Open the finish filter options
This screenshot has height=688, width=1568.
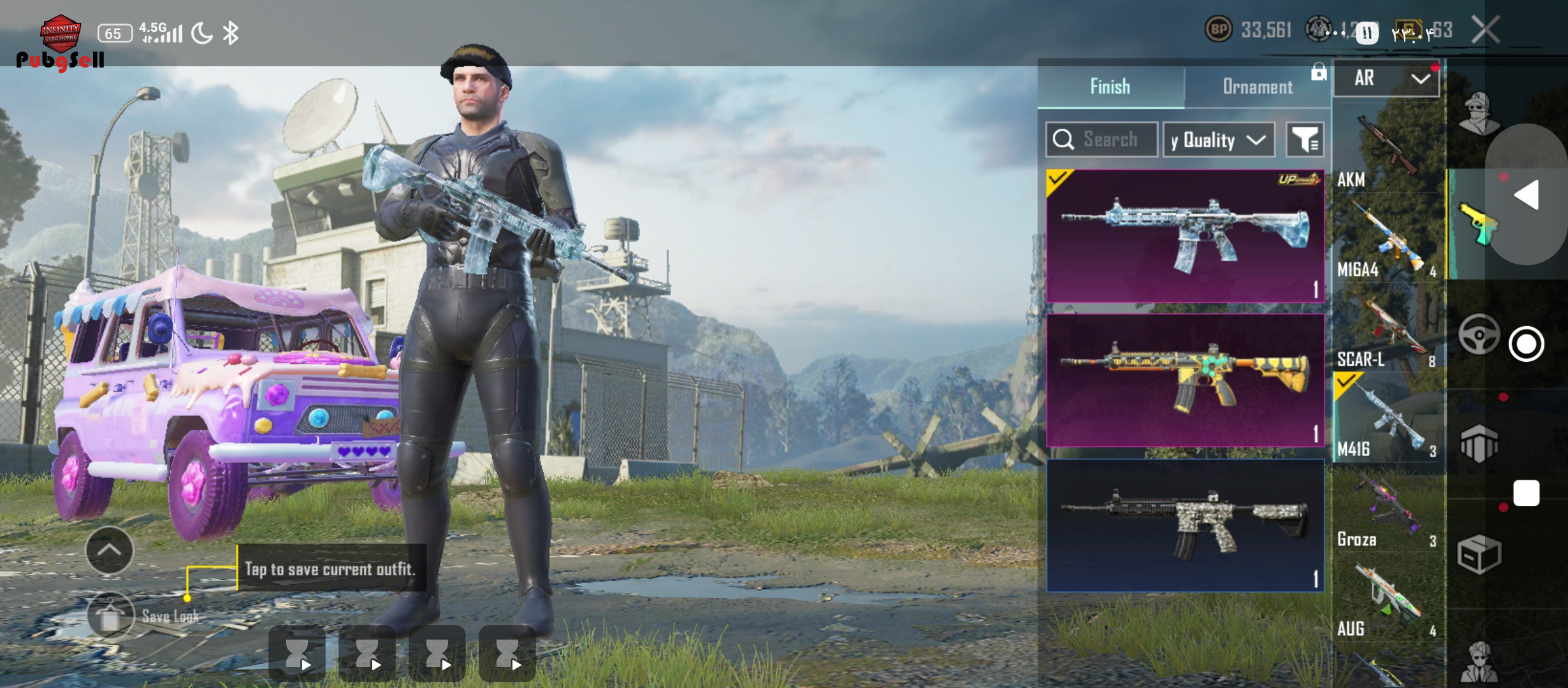tap(1305, 140)
